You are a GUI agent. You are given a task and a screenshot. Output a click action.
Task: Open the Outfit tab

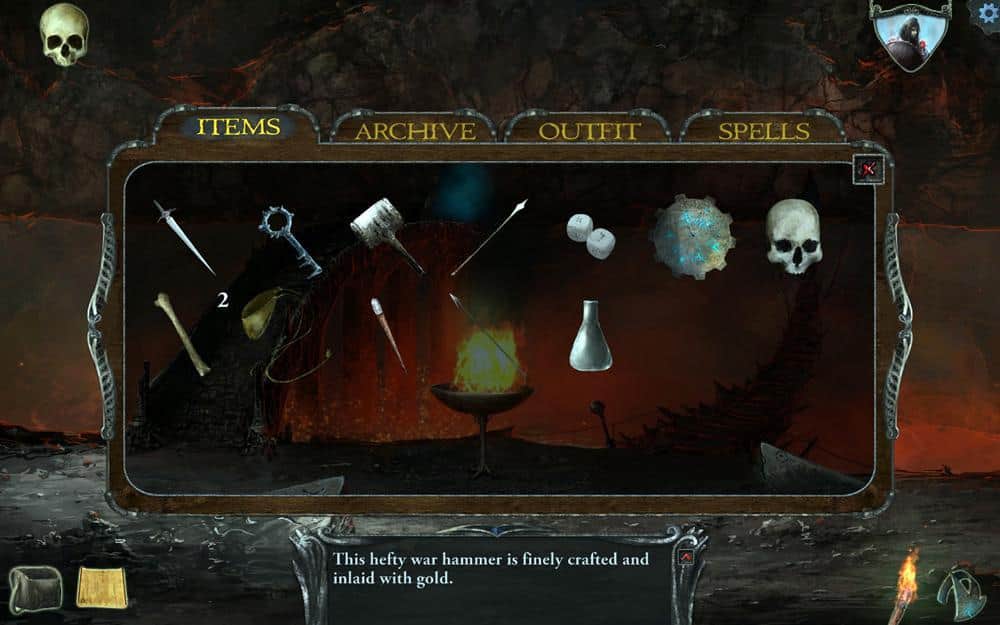click(x=589, y=131)
